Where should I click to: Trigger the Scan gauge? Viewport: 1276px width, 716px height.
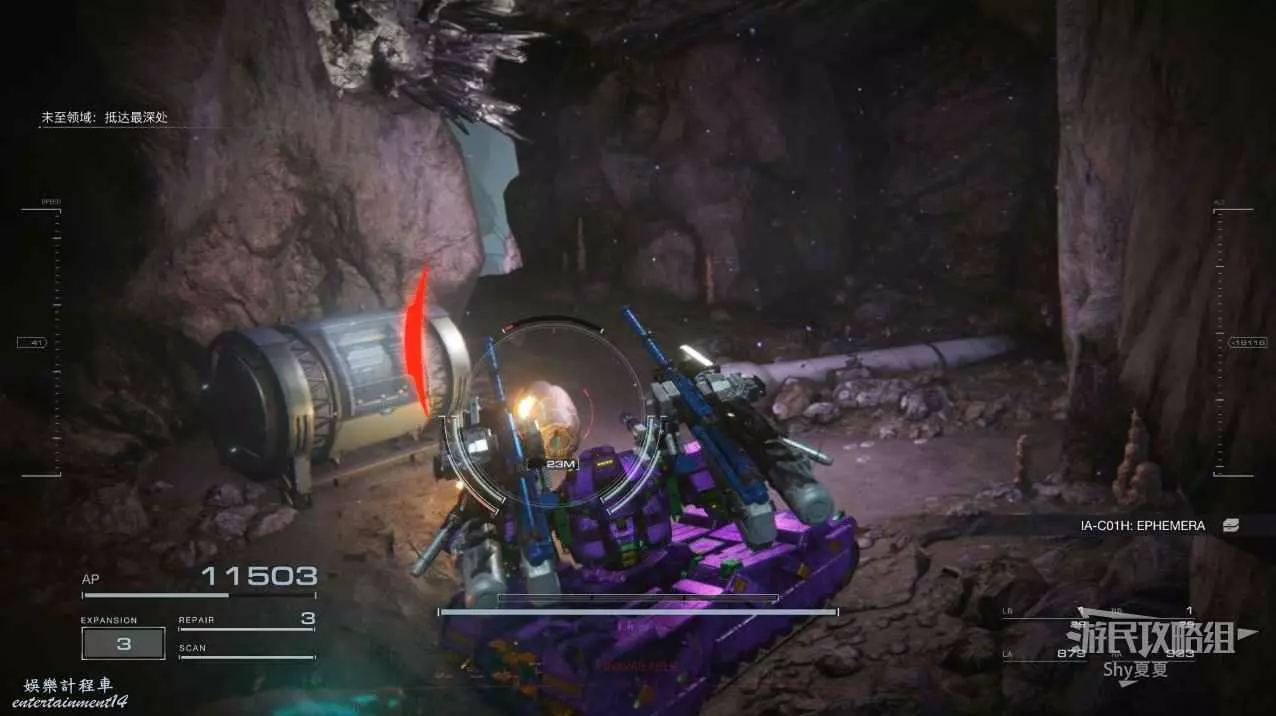pyautogui.click(x=246, y=651)
